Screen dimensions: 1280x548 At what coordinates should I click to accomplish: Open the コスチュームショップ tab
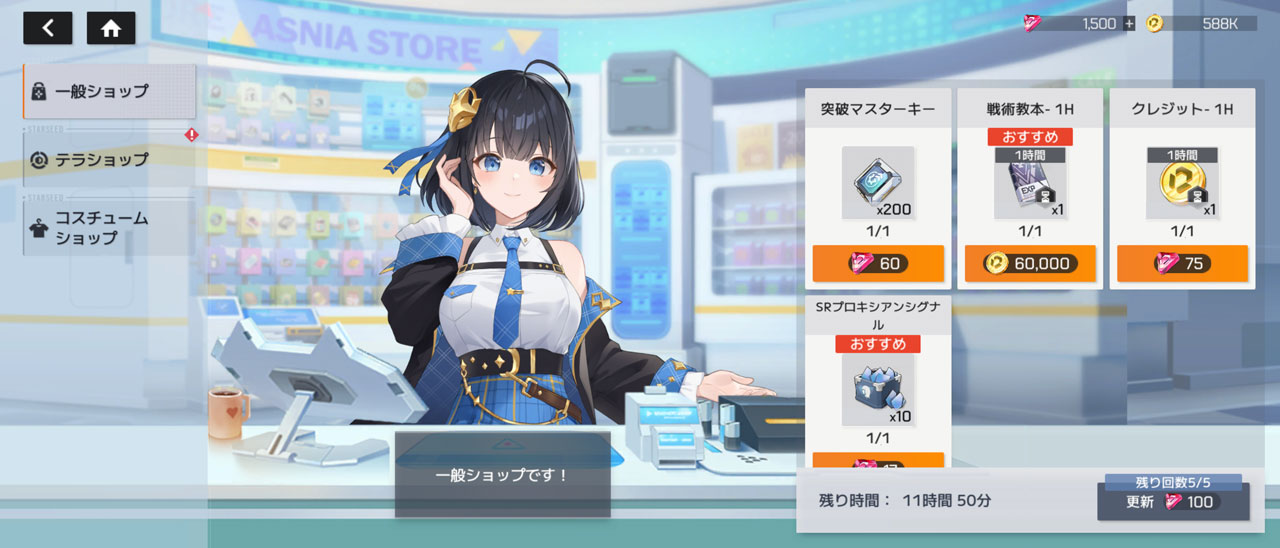(x=109, y=228)
